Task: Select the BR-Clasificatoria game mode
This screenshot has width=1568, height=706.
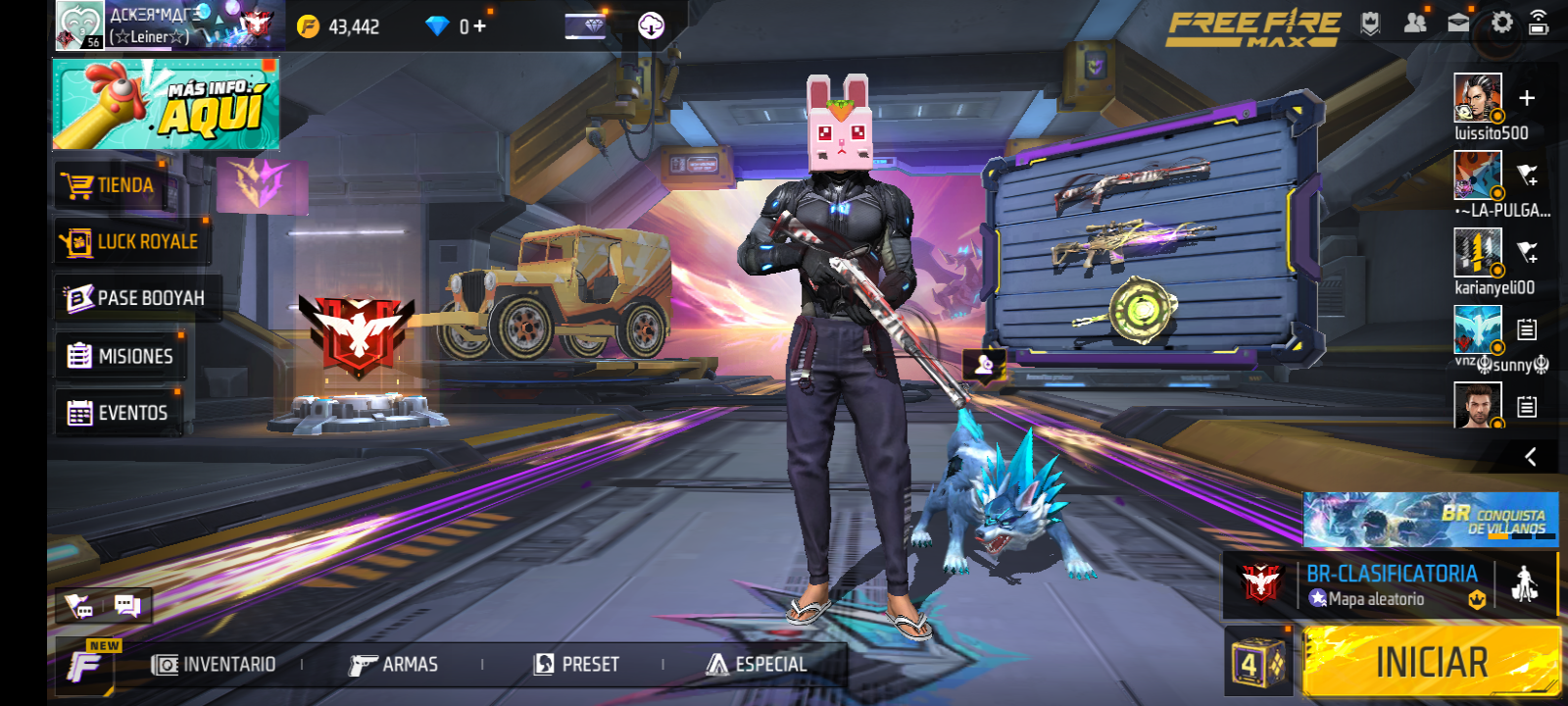Action: (x=1390, y=585)
